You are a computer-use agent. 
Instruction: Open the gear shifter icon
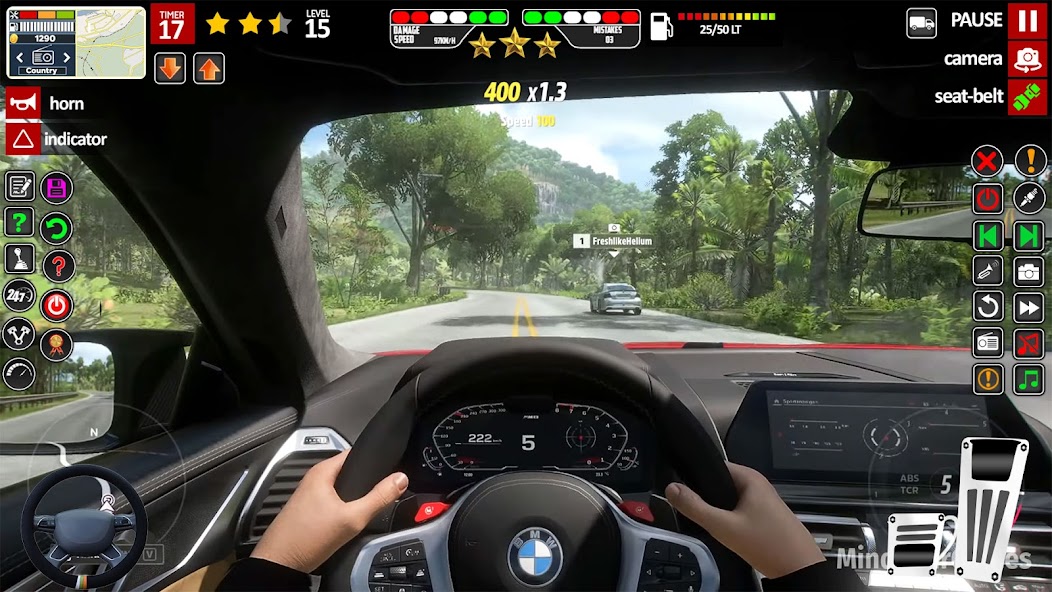[19, 258]
